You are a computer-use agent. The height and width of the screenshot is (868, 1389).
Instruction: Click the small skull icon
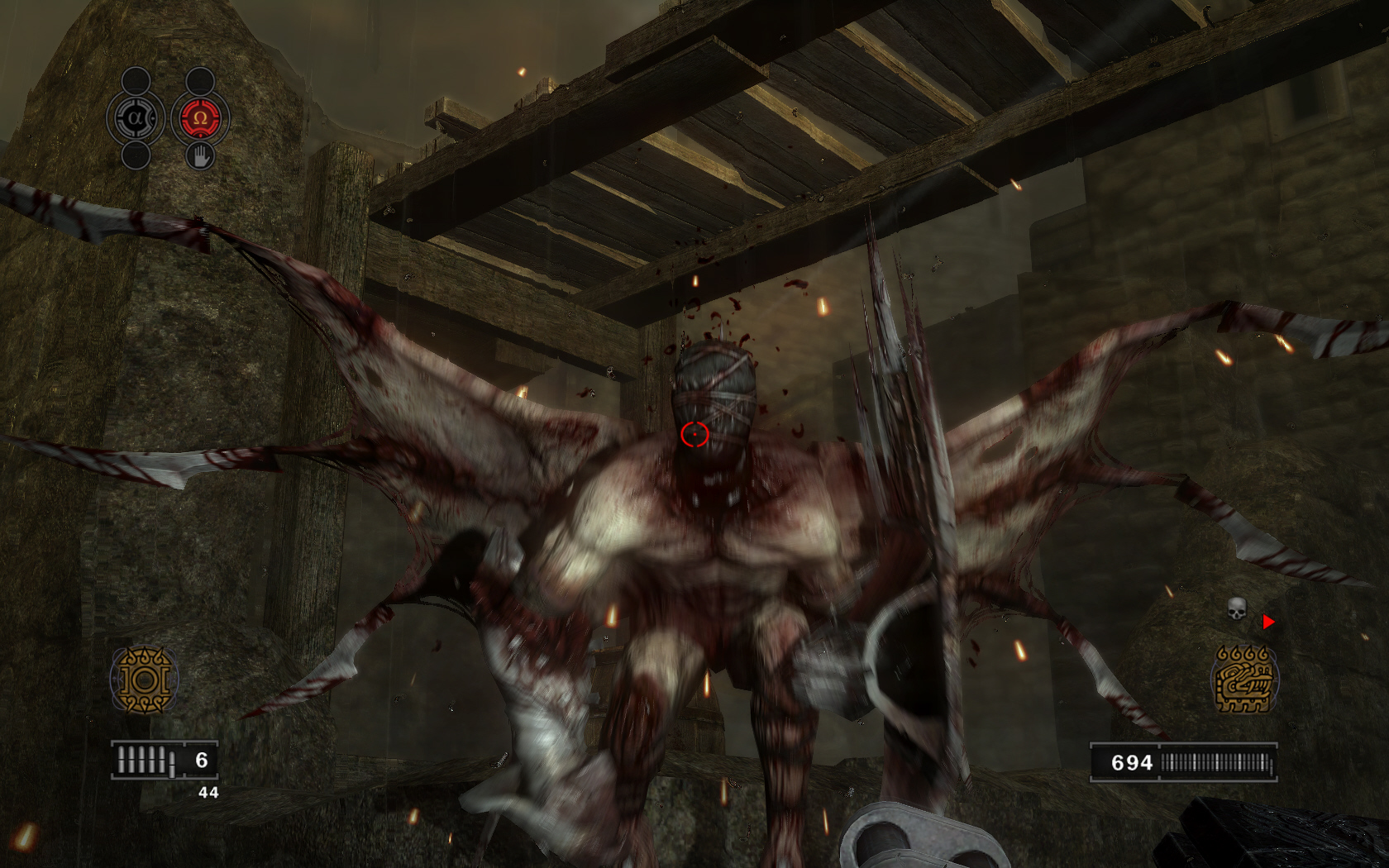1236,609
